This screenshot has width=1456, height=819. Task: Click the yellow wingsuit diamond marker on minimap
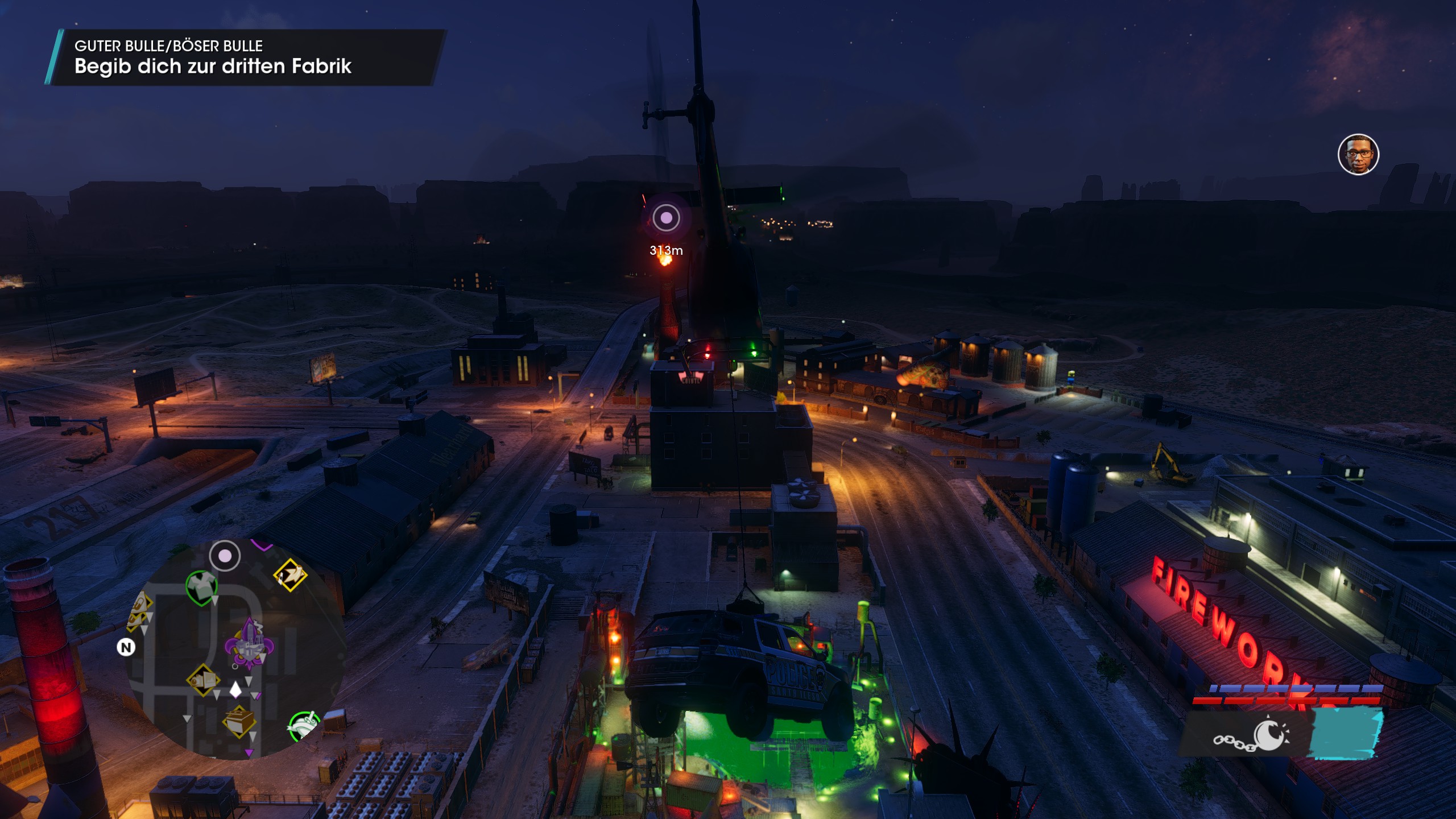[291, 574]
